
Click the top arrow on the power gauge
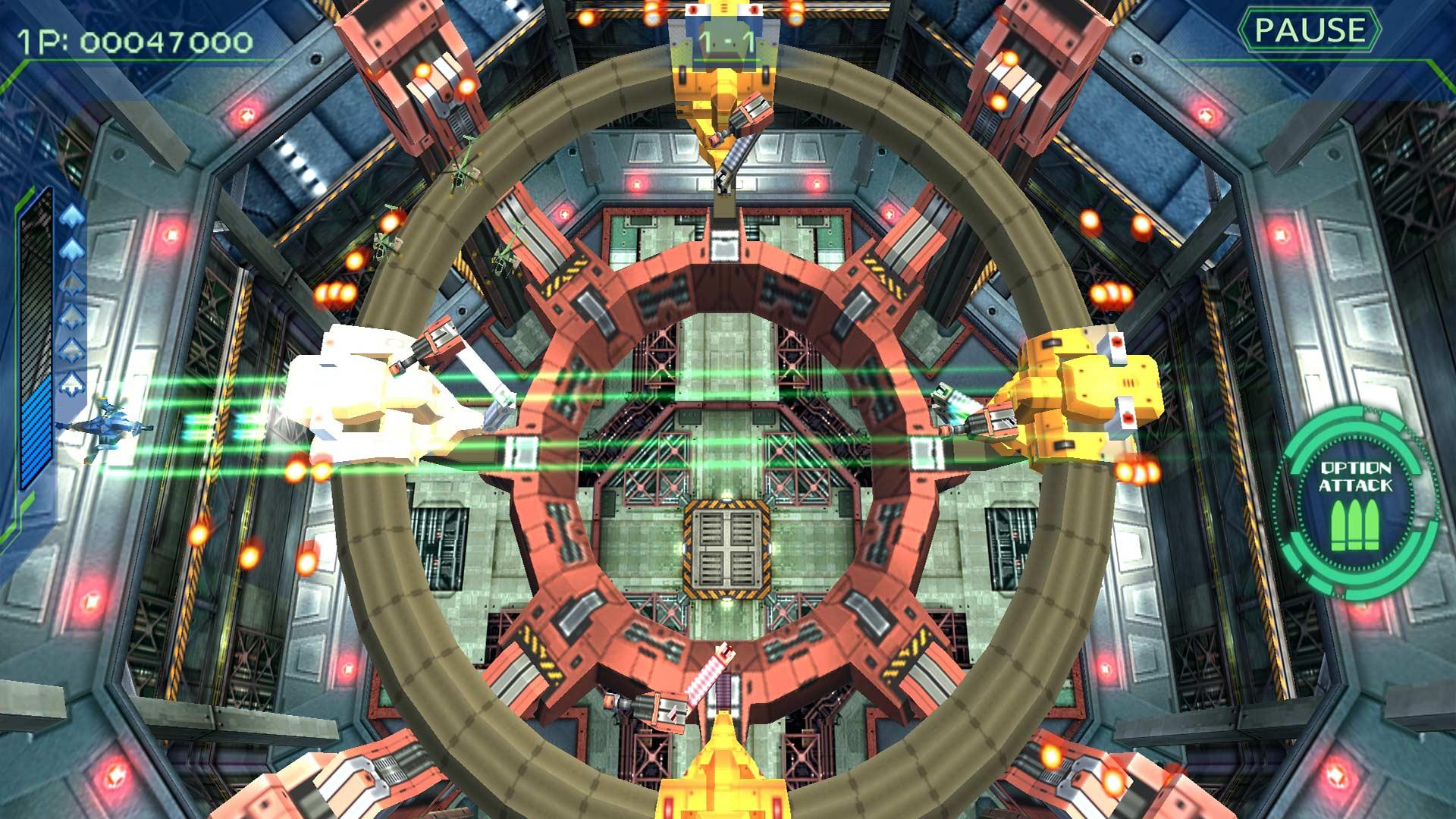[72, 215]
